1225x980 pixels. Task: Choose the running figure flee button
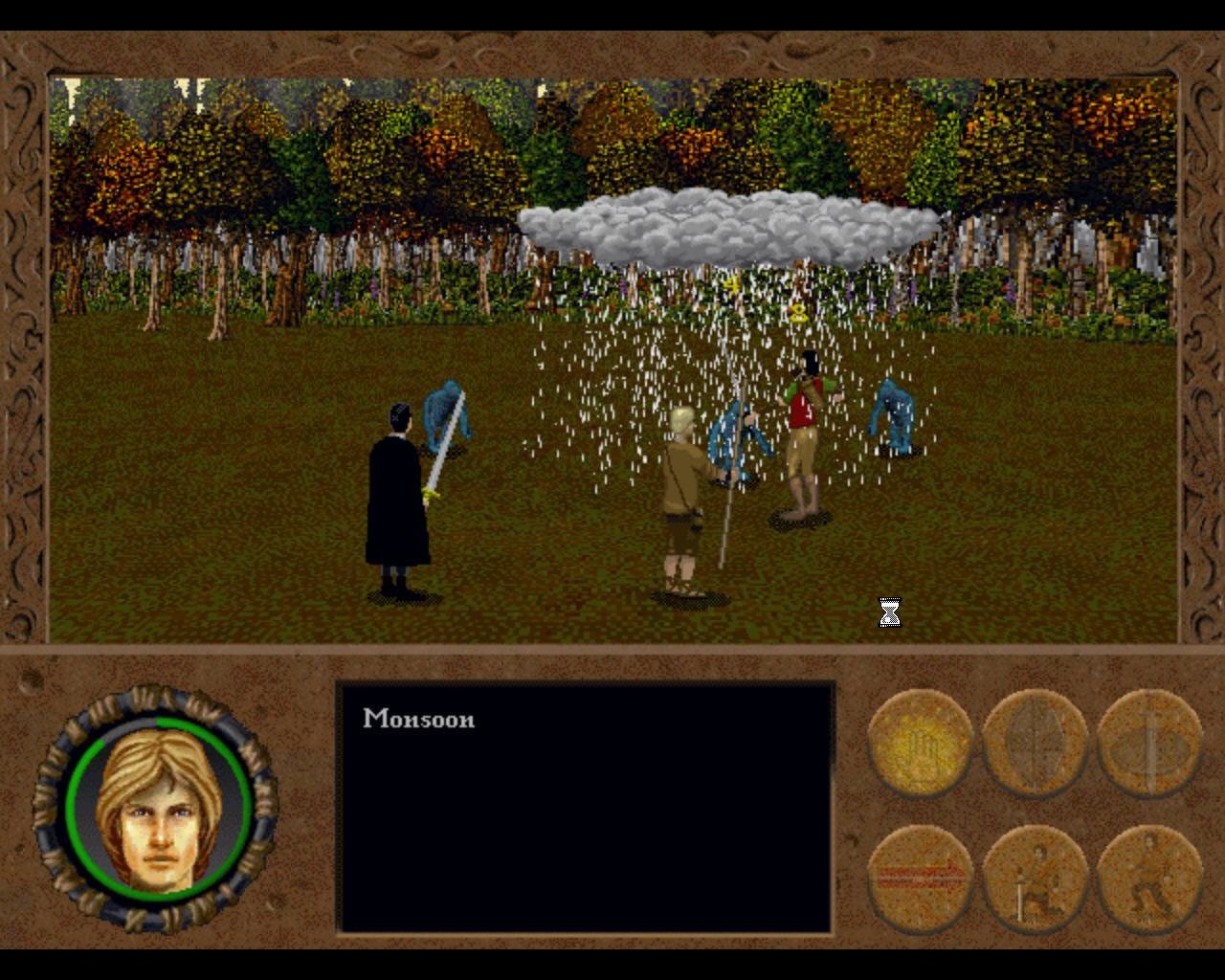coord(1148,879)
